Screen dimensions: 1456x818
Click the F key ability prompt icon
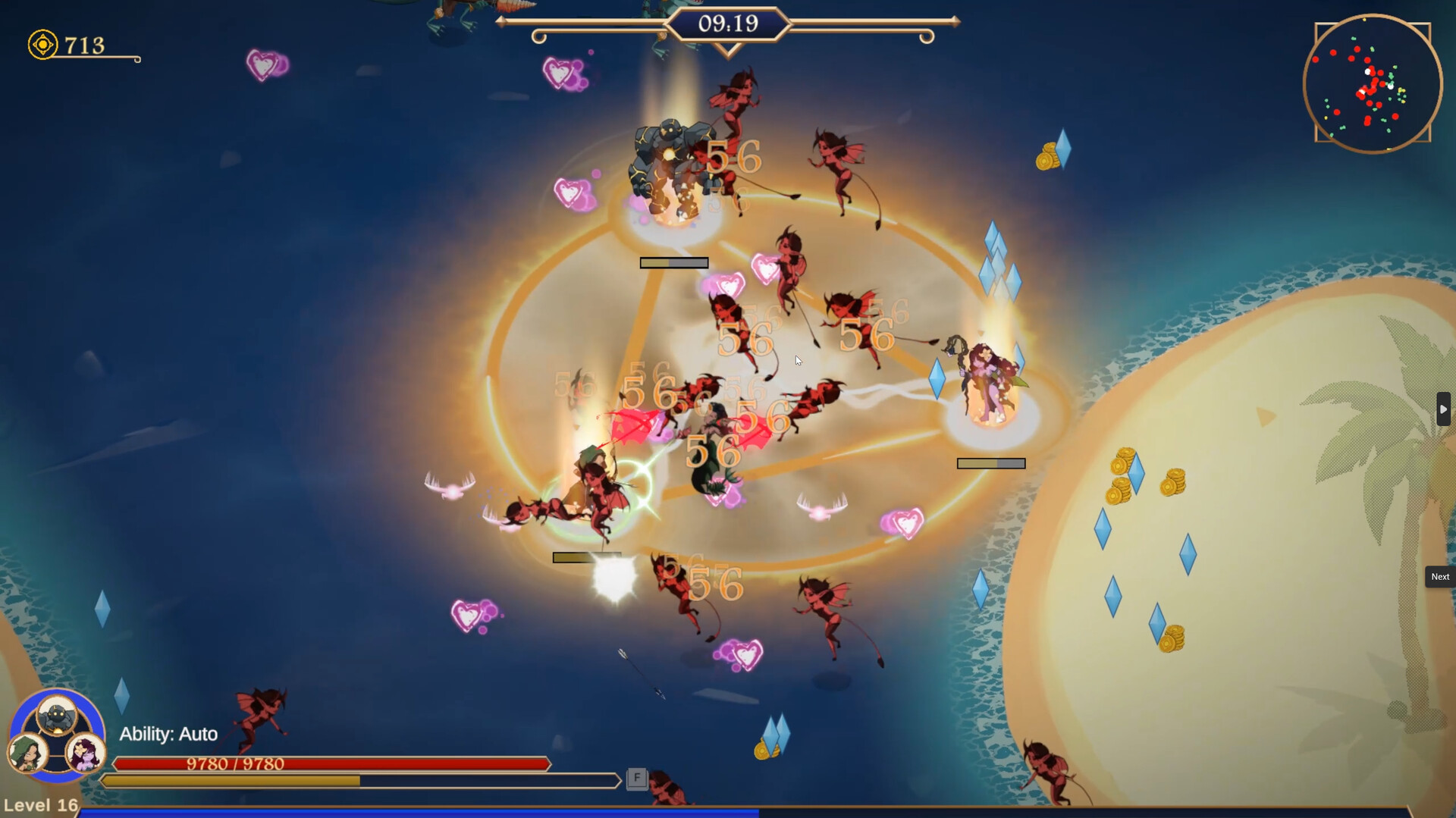pyautogui.click(x=636, y=778)
